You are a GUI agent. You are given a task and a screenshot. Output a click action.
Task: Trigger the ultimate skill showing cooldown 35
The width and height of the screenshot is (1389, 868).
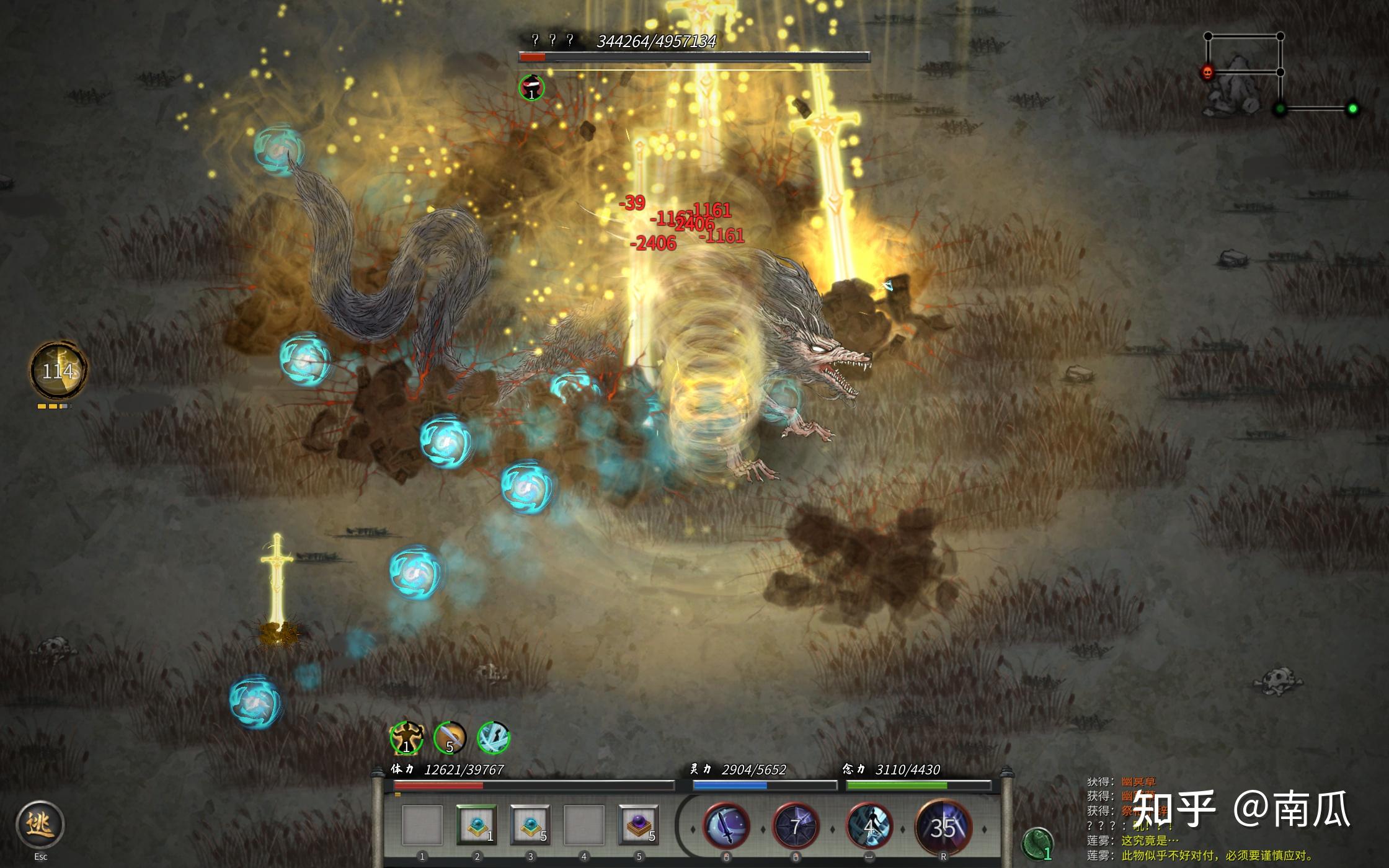[943, 826]
